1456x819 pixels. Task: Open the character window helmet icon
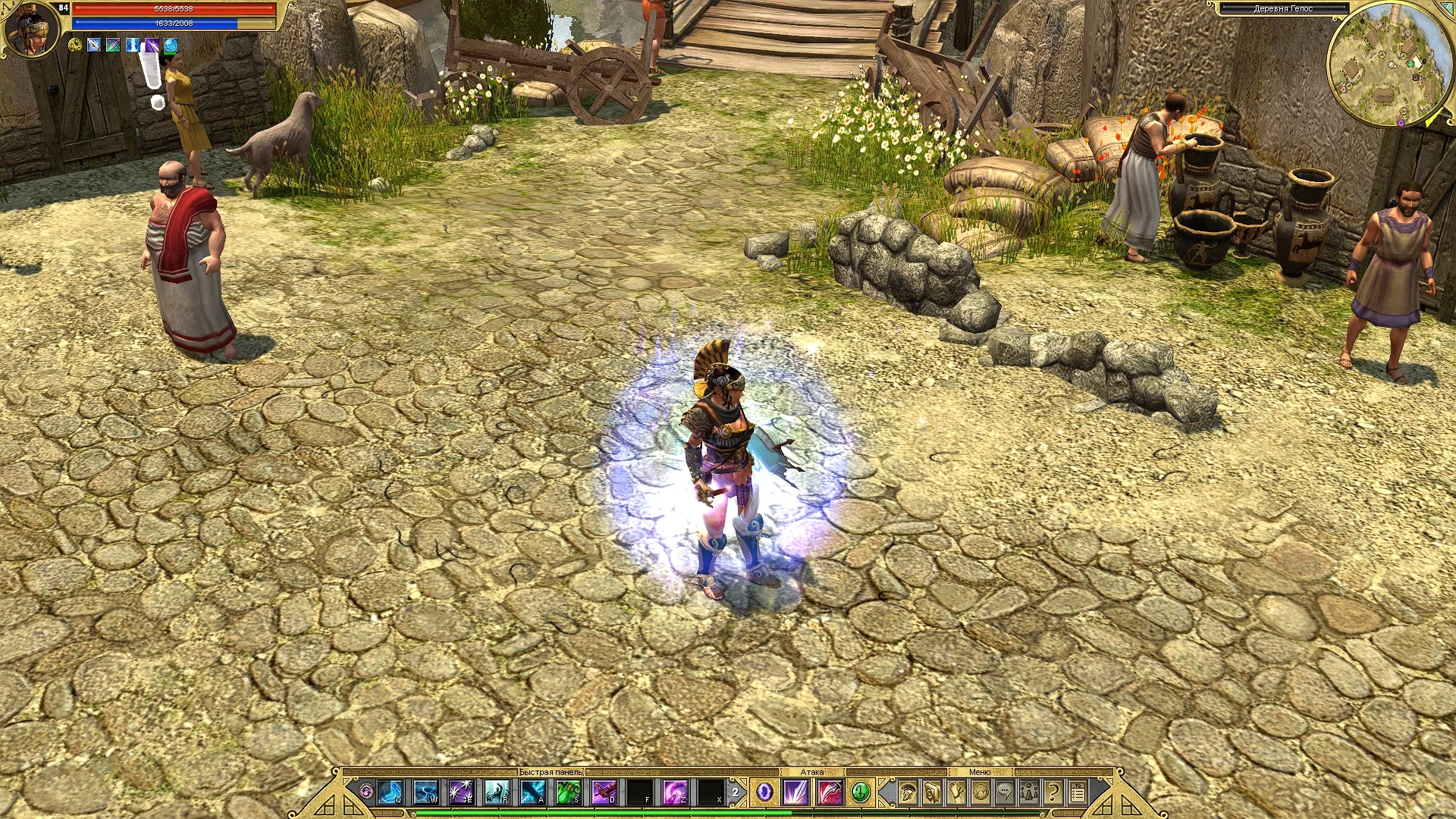pyautogui.click(x=907, y=790)
